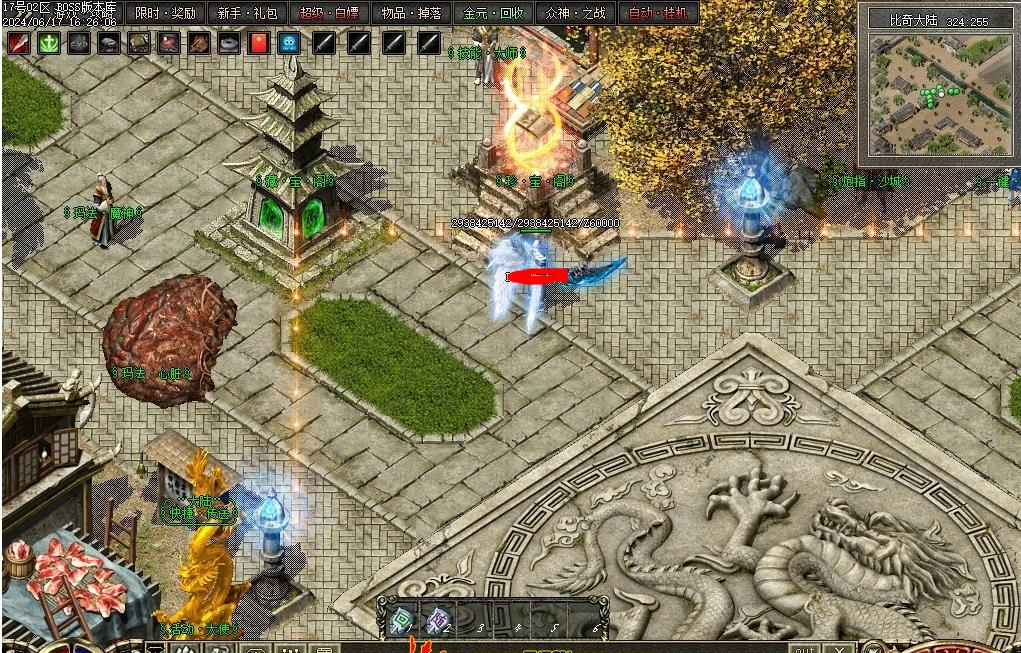This screenshot has height=653, width=1021.
Task: Open the 限时·奖励 timed rewards menu
Action: 167,14
